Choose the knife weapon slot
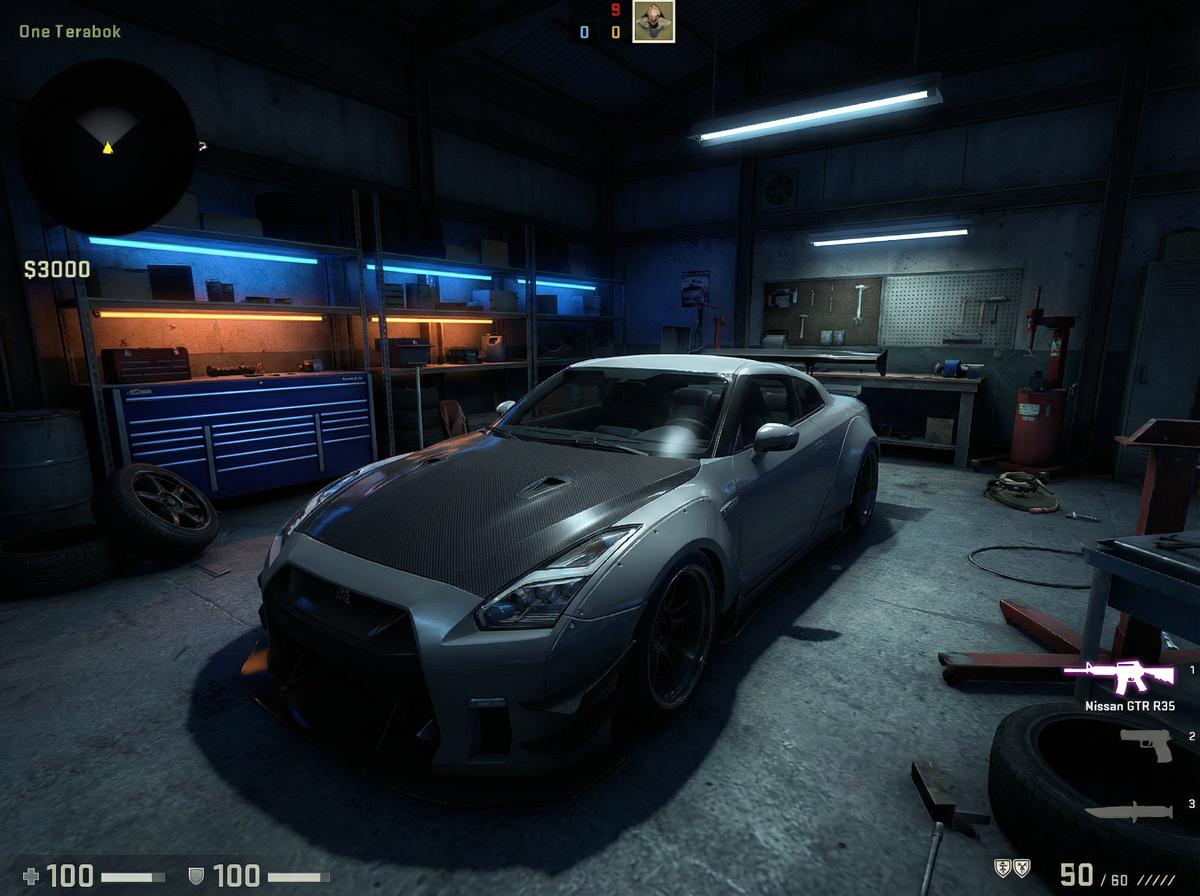The height and width of the screenshot is (896, 1200). coord(1129,811)
